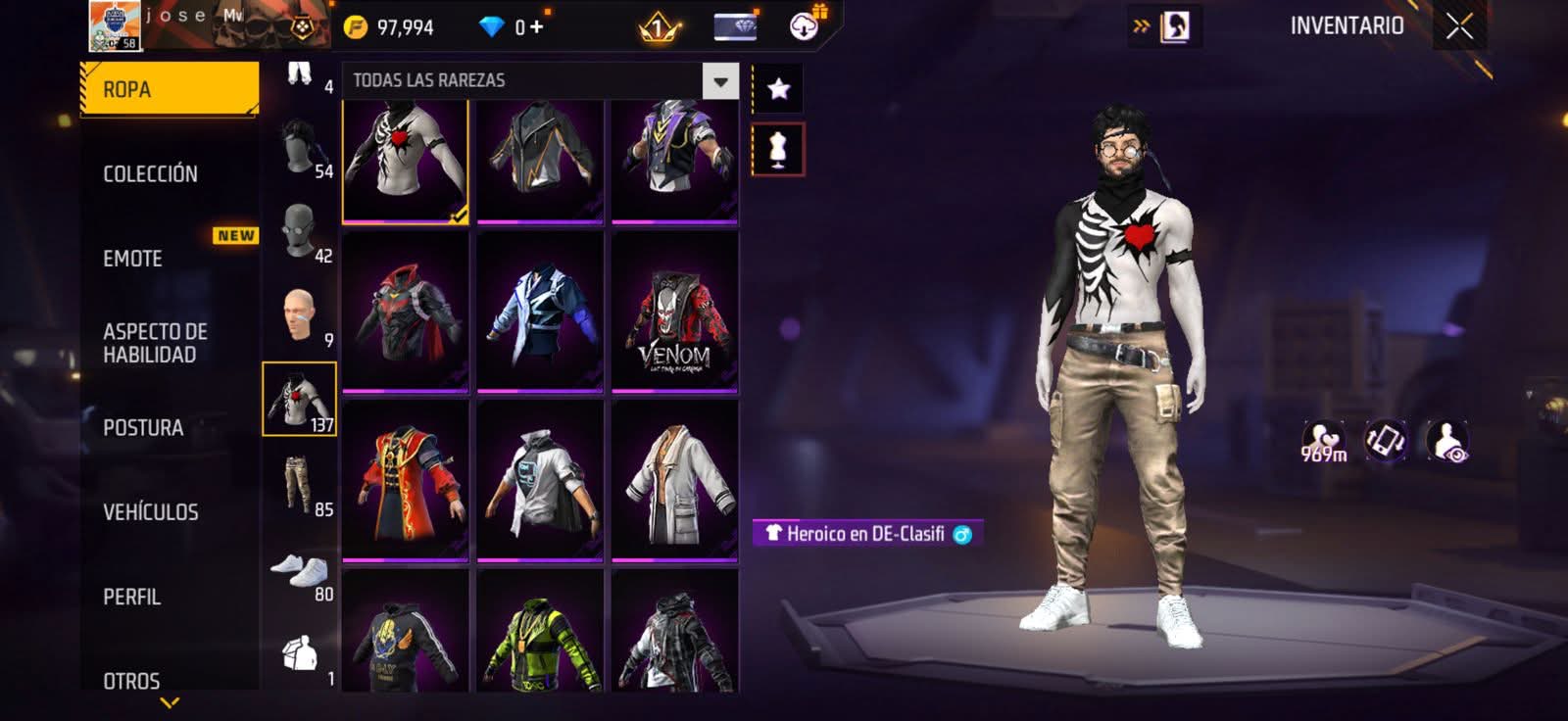Image resolution: width=1568 pixels, height=721 pixels.
Task: Select the Venom jacket item
Action: [x=674, y=312]
